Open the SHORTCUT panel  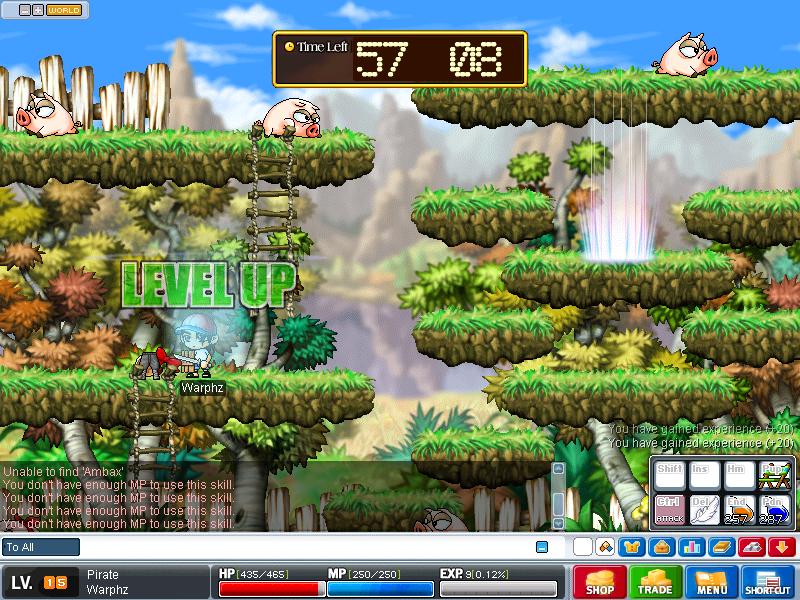pyautogui.click(x=768, y=582)
